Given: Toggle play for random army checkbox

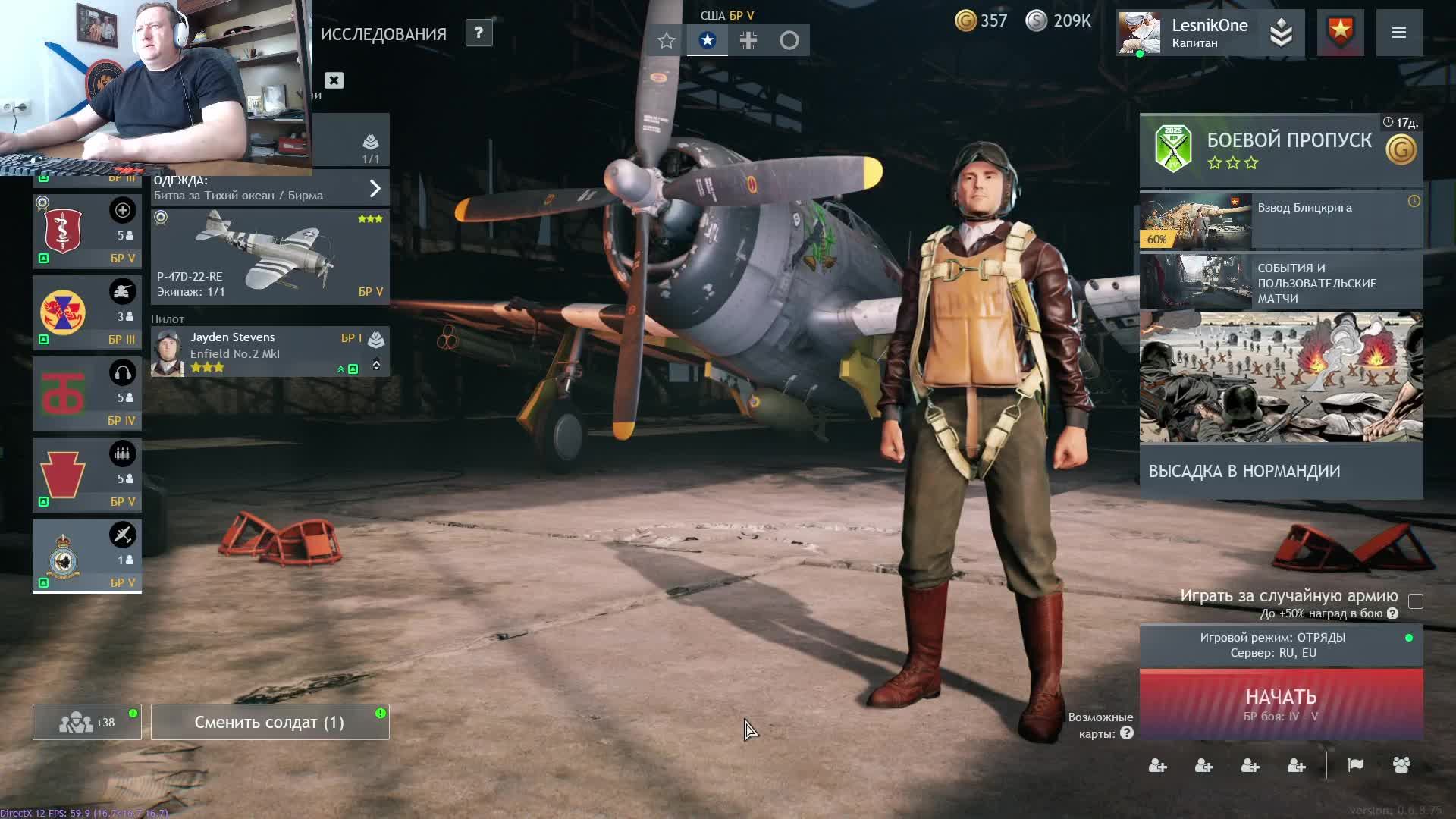Looking at the screenshot, I should pos(1415,601).
